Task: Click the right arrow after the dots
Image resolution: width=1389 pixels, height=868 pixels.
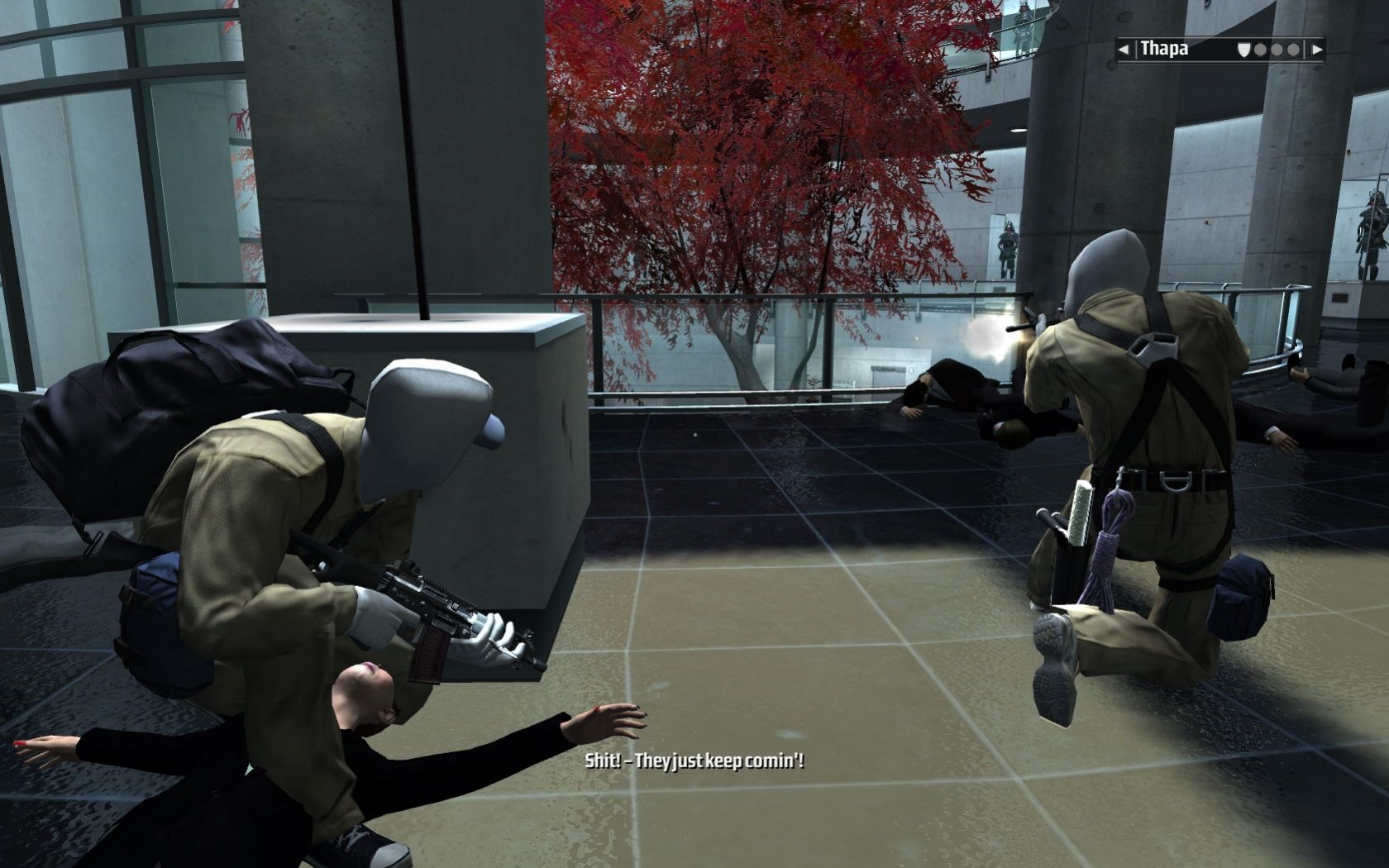Action: [1317, 50]
